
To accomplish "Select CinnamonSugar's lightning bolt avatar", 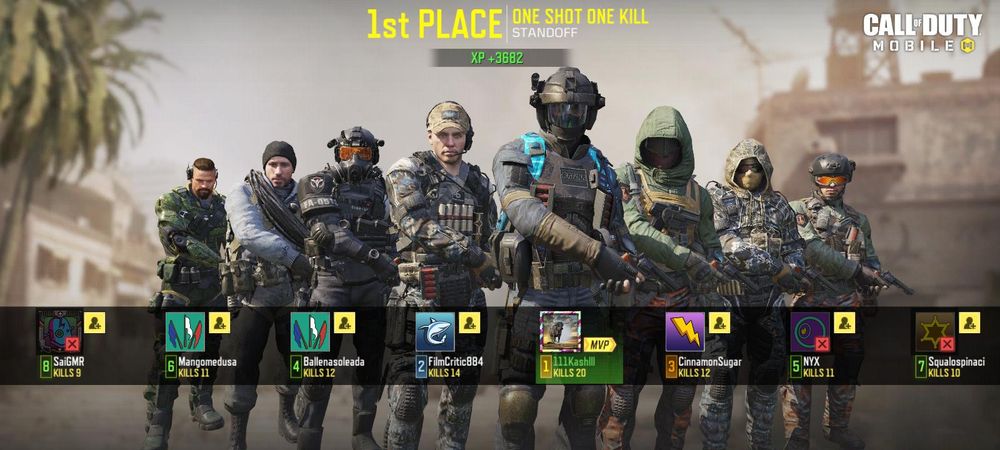I will point(685,332).
